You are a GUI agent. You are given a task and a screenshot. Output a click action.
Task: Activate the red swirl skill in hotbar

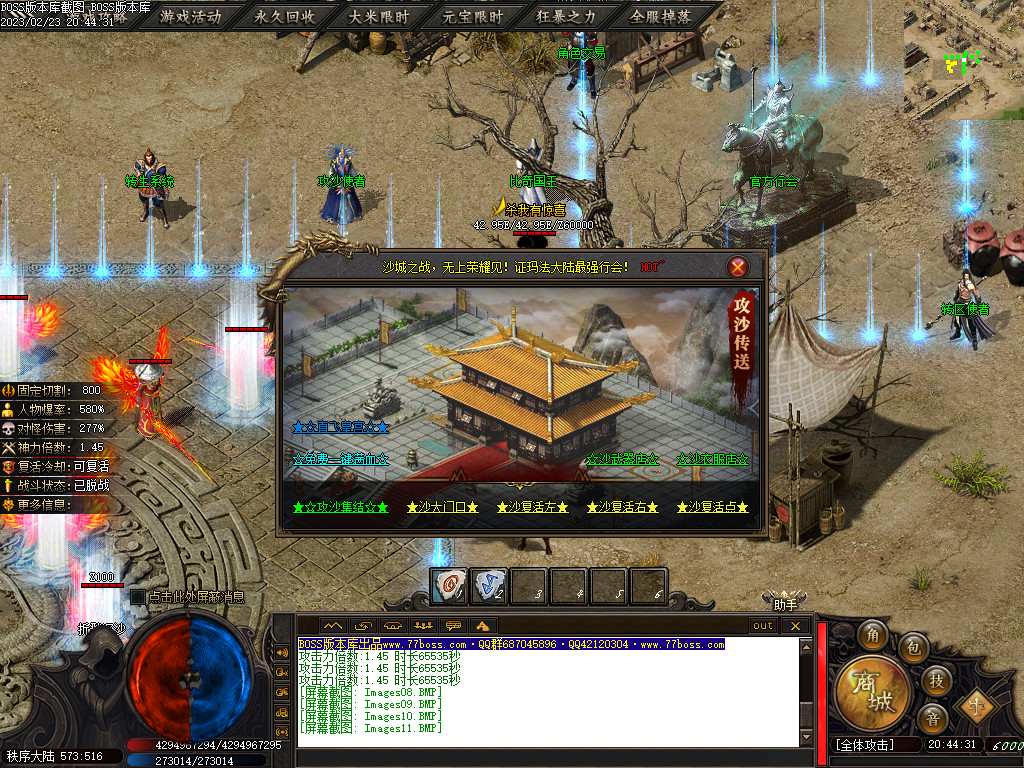(449, 585)
